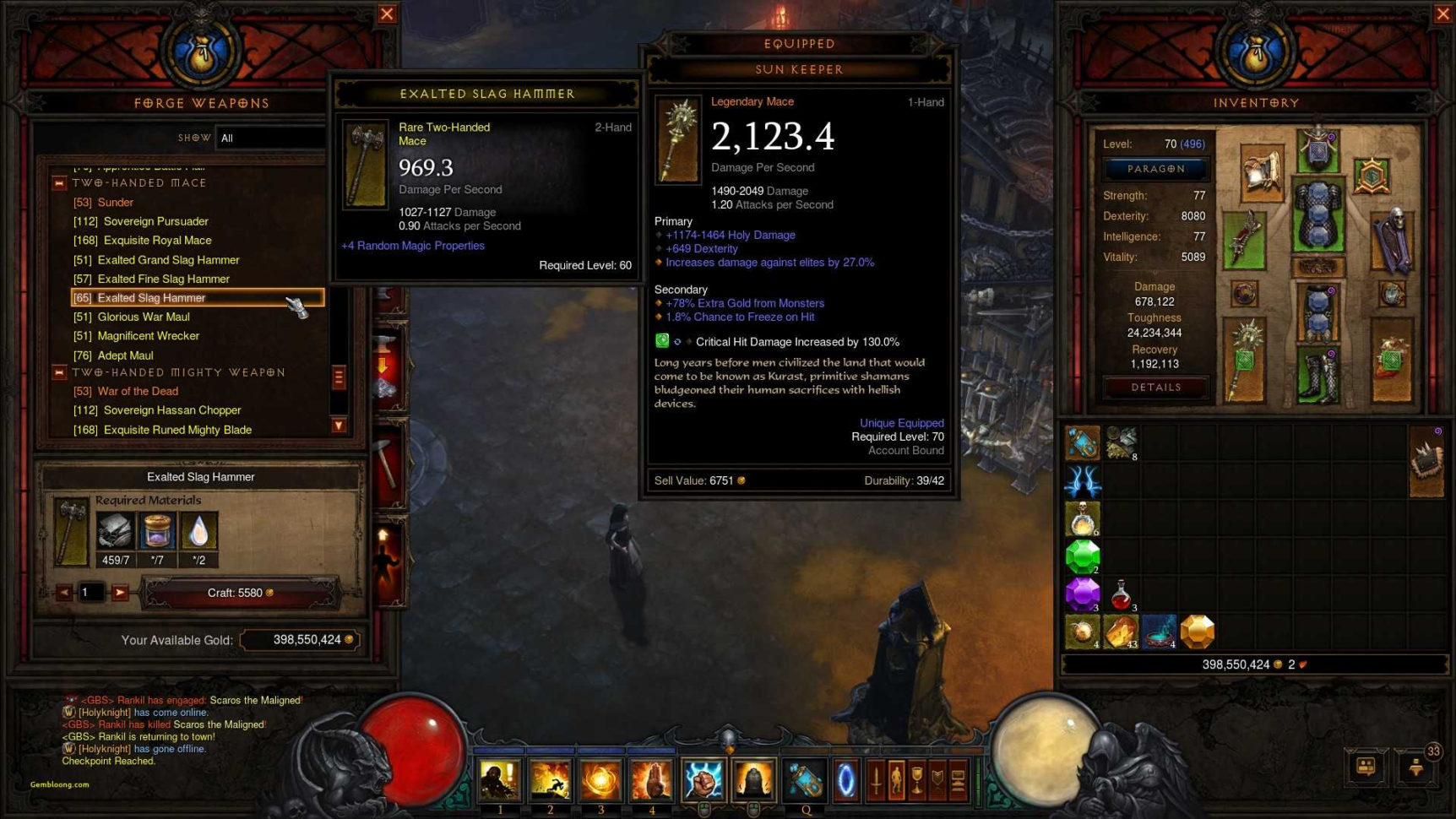Close the Forge Weapons panel
Image resolution: width=1456 pixels, height=819 pixels.
387,14
